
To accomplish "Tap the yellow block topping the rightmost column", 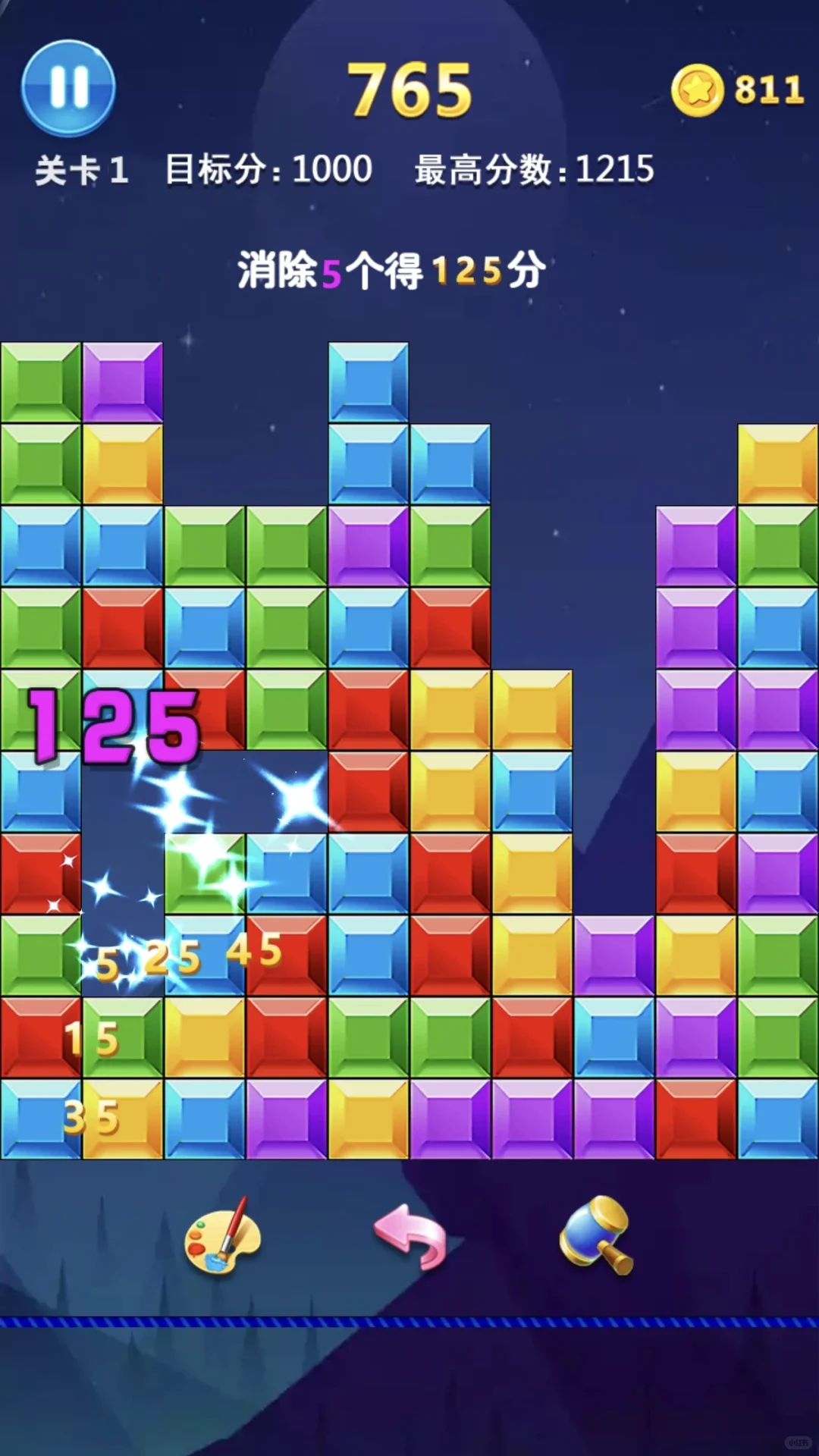I will (778, 463).
